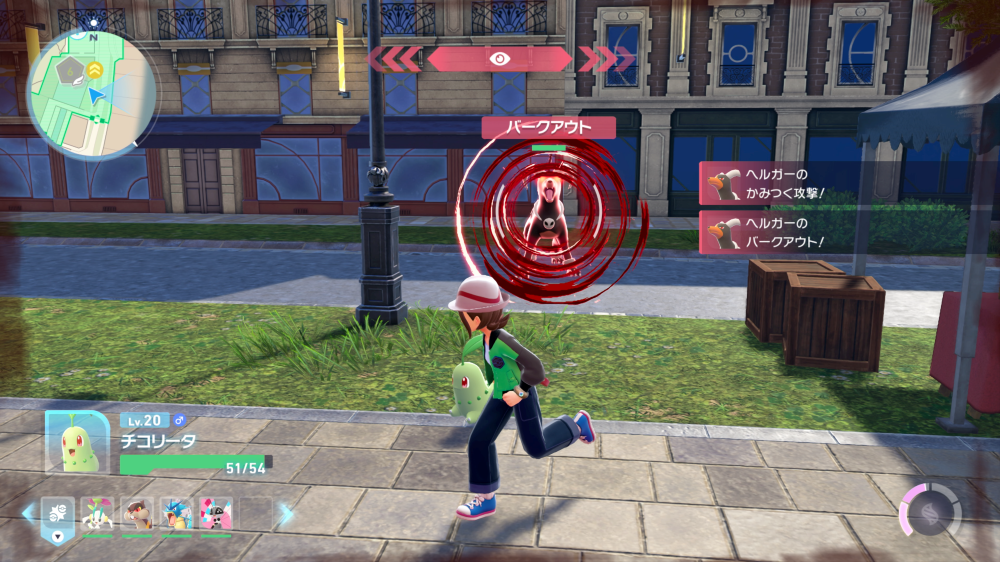Click the grey pentagon zone marker on minimap
Screen dimensions: 1000x562
pyautogui.click(x=71, y=72)
